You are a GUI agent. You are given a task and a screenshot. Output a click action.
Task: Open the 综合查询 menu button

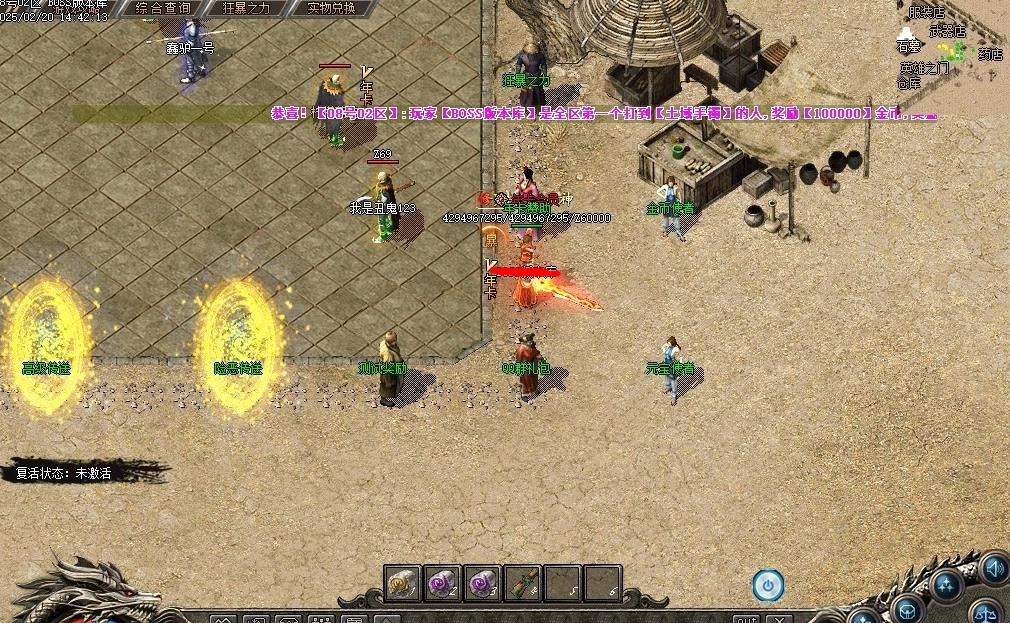pos(162,8)
